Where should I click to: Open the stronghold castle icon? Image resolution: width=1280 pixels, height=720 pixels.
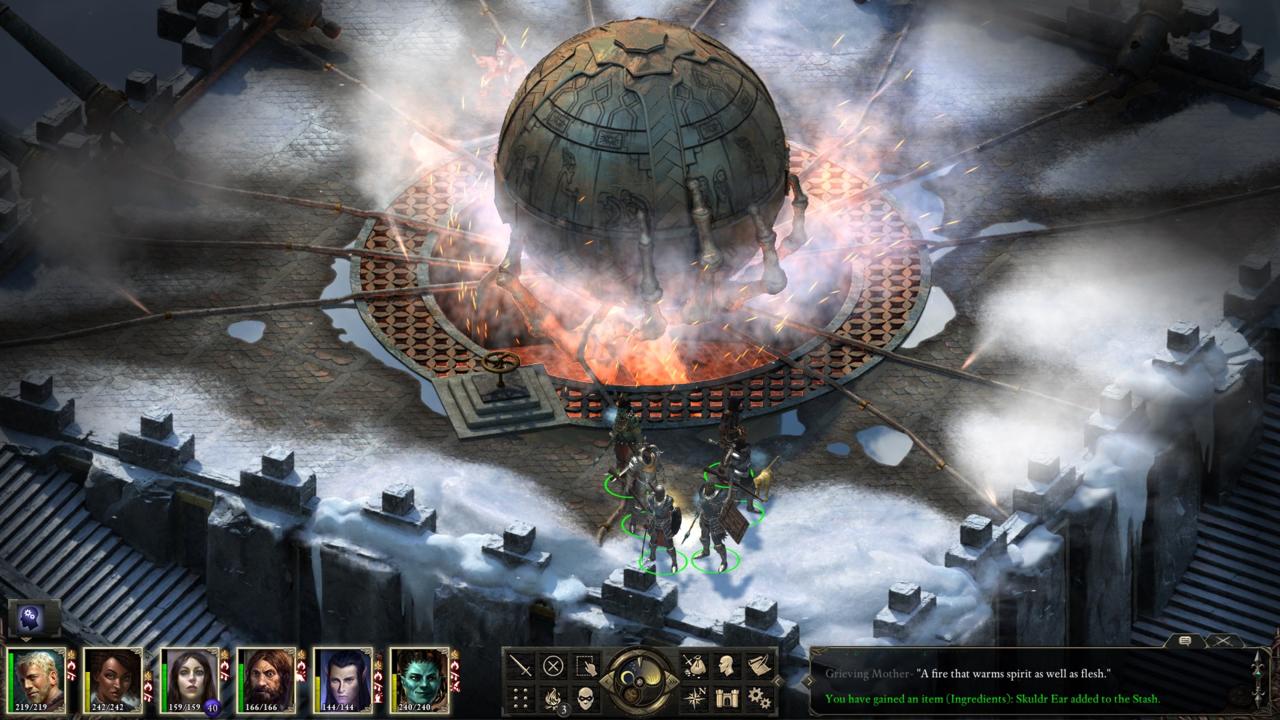tap(727, 697)
